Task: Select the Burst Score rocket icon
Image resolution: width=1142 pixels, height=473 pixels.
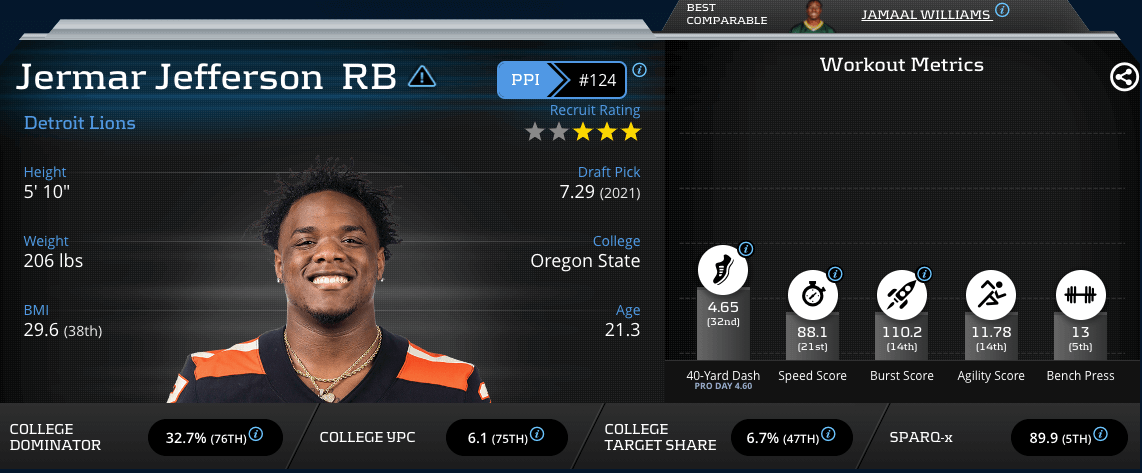Action: click(901, 294)
